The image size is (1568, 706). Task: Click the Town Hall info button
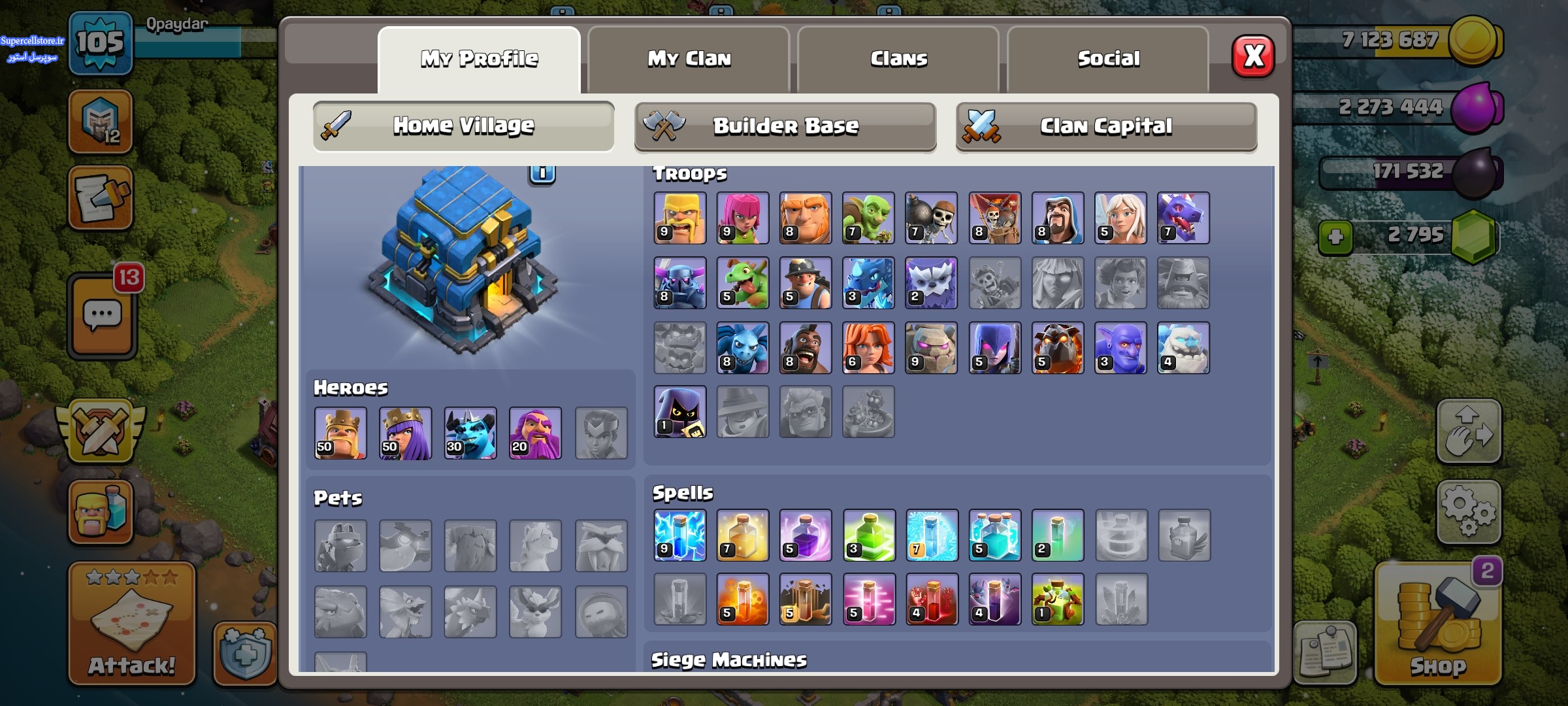(x=542, y=173)
